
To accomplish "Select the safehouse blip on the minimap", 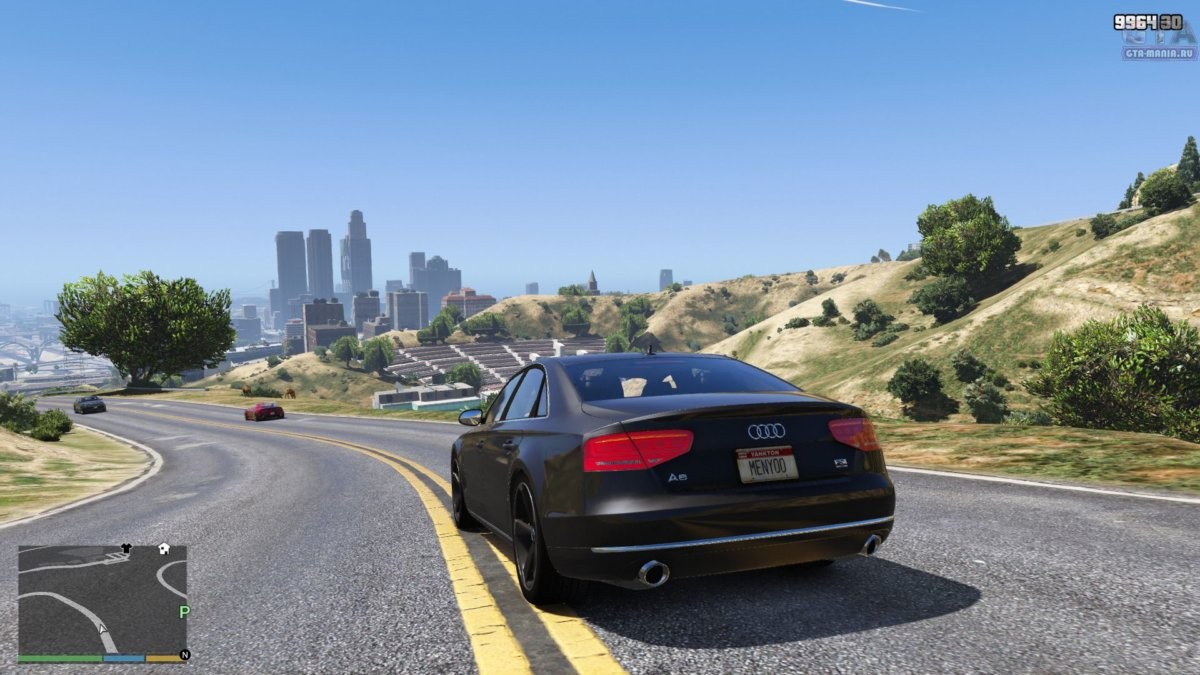I will pyautogui.click(x=164, y=549).
